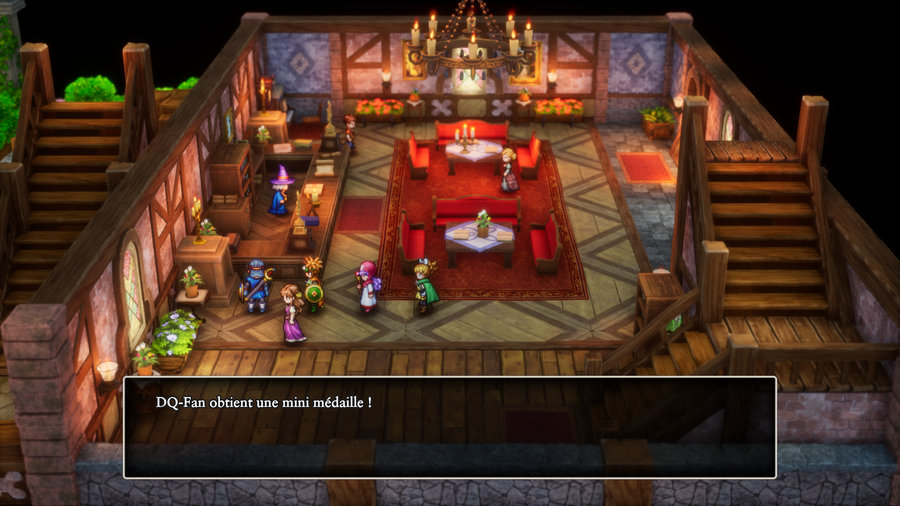Advance the mini médaille message box
Viewport: 900px width, 506px height.
click(449, 427)
